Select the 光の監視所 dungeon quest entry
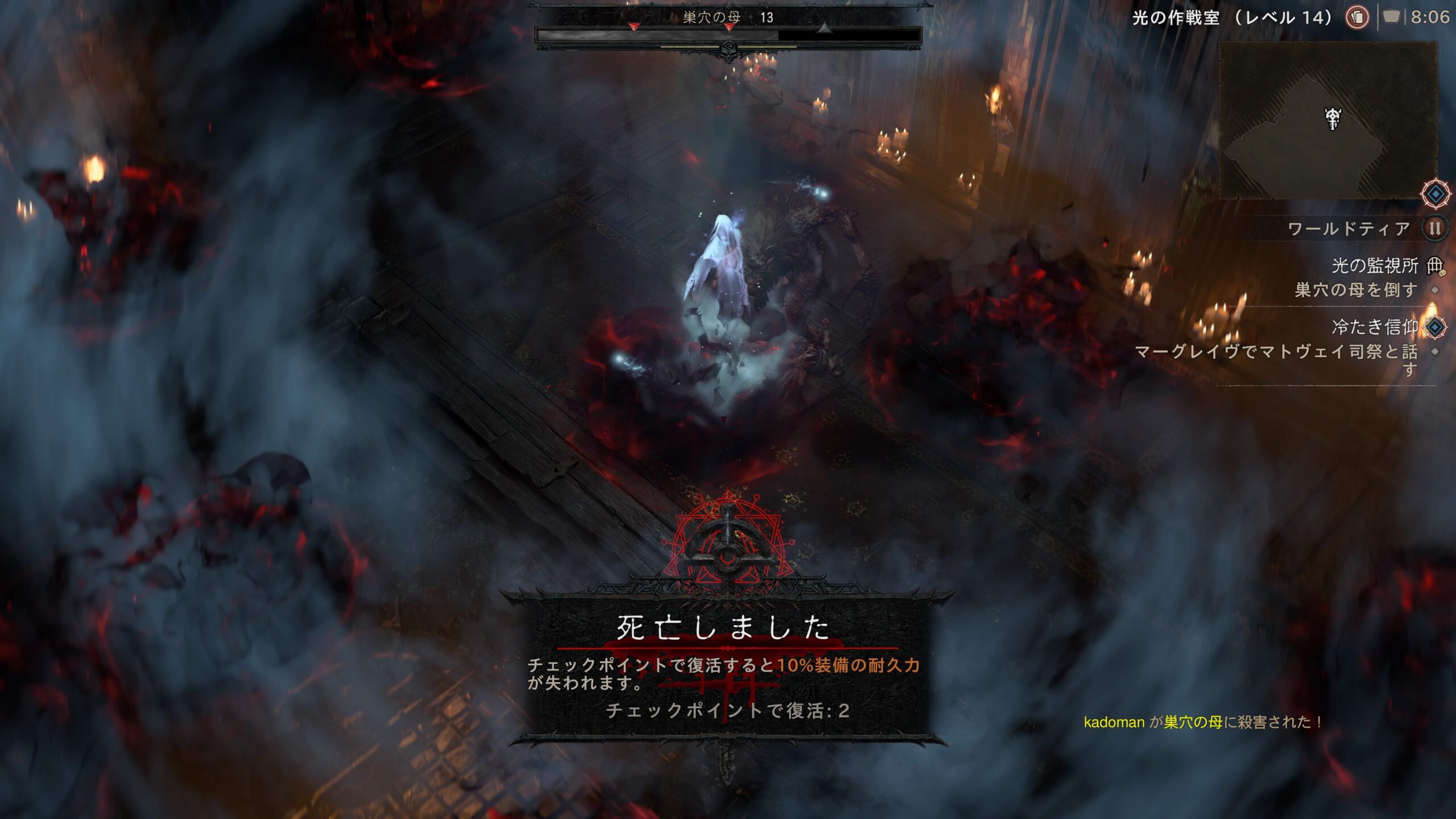 click(x=1375, y=265)
